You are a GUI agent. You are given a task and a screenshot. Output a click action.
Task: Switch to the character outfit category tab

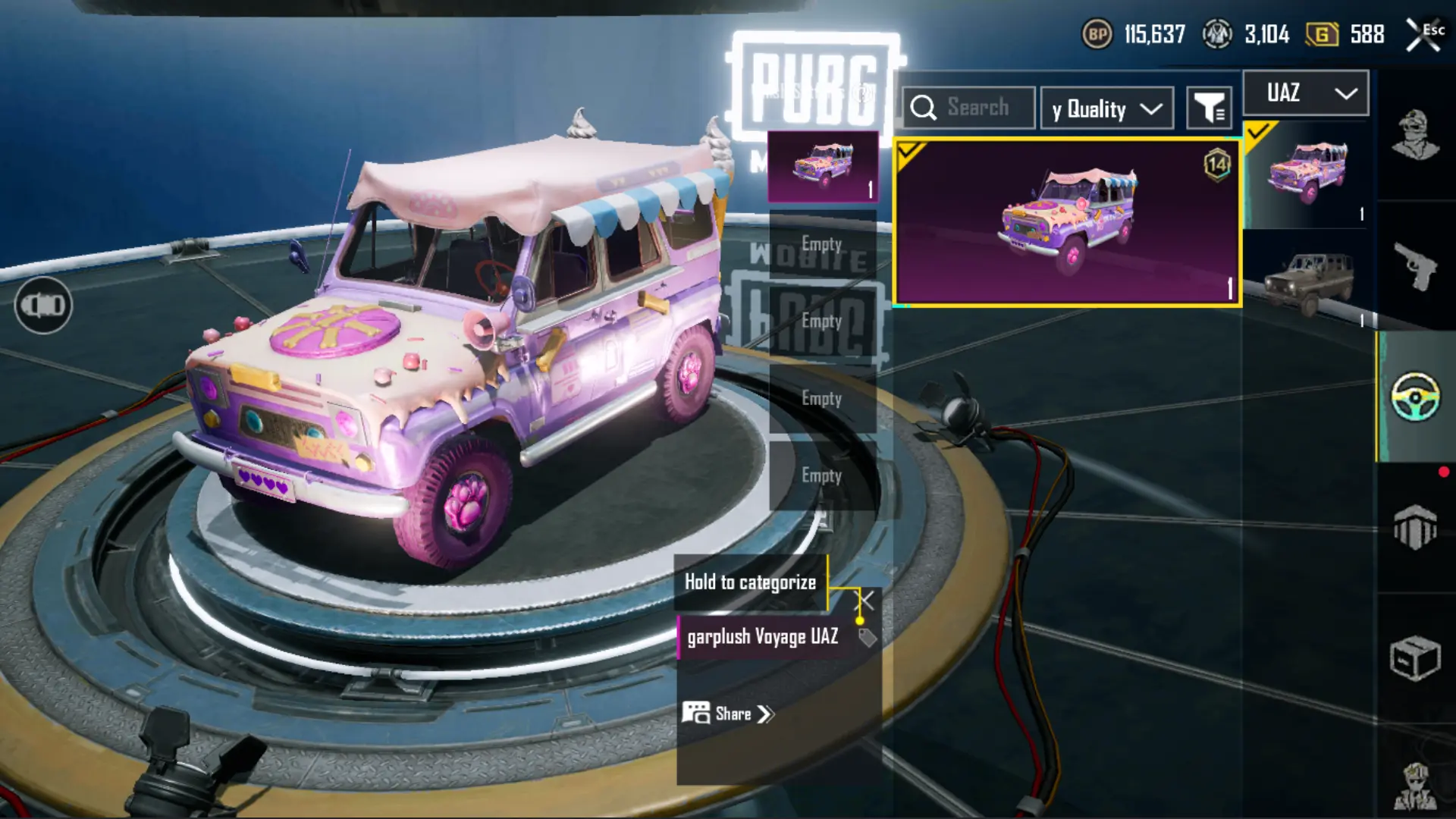1415,135
